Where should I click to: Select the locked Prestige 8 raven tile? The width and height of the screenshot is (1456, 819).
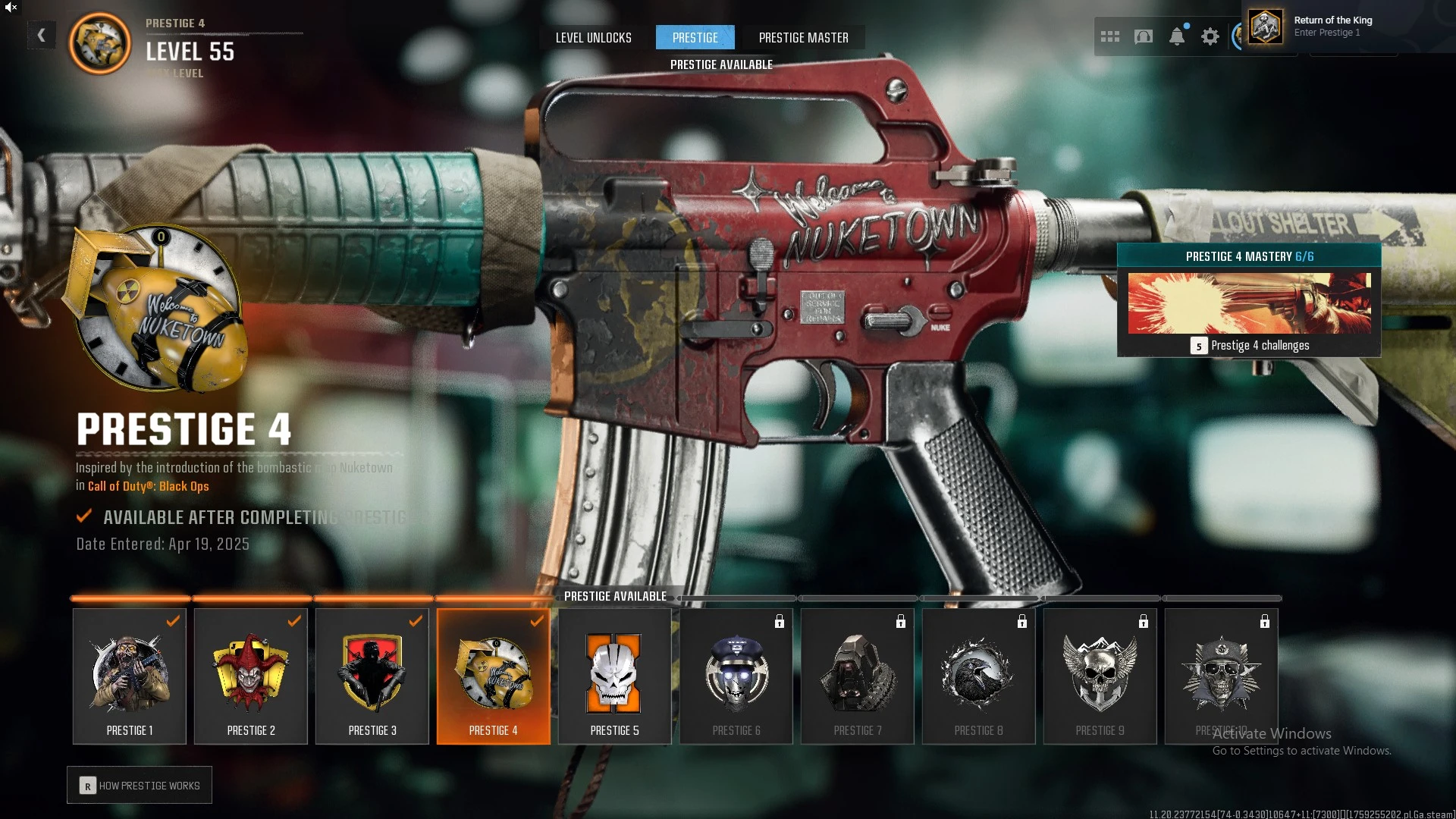coord(979,676)
